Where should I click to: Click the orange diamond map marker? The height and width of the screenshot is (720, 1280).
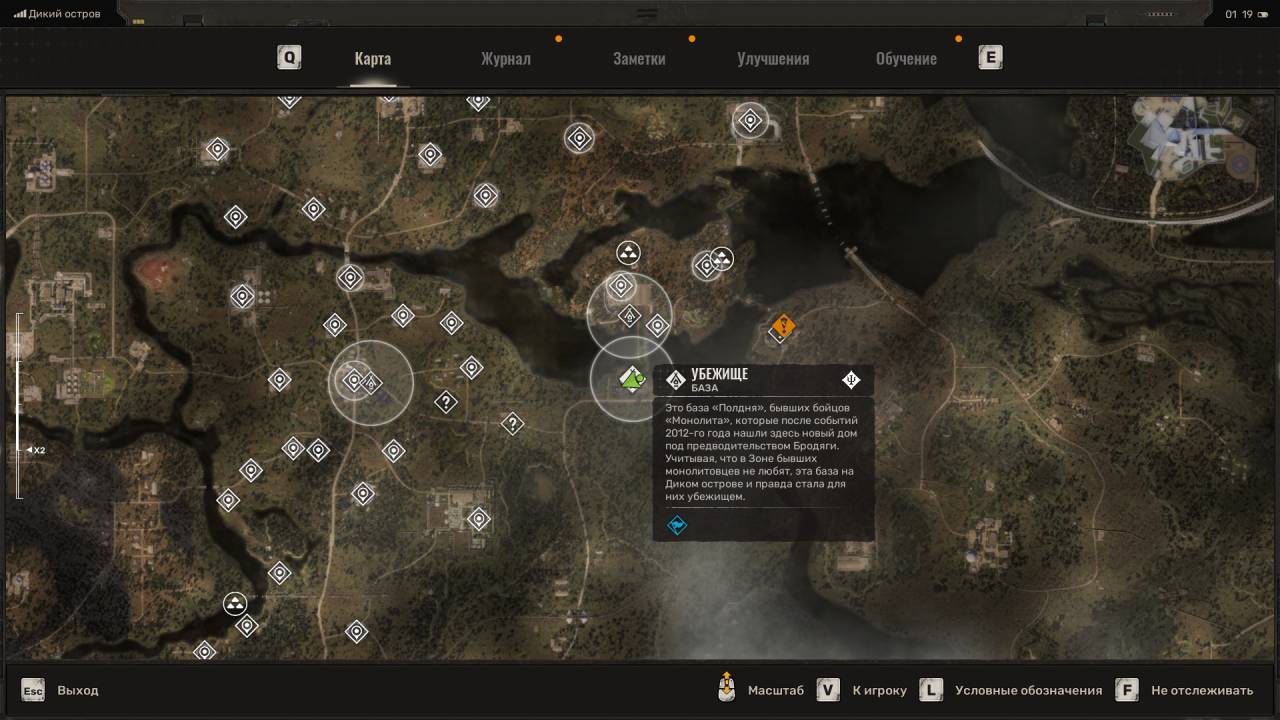point(783,326)
